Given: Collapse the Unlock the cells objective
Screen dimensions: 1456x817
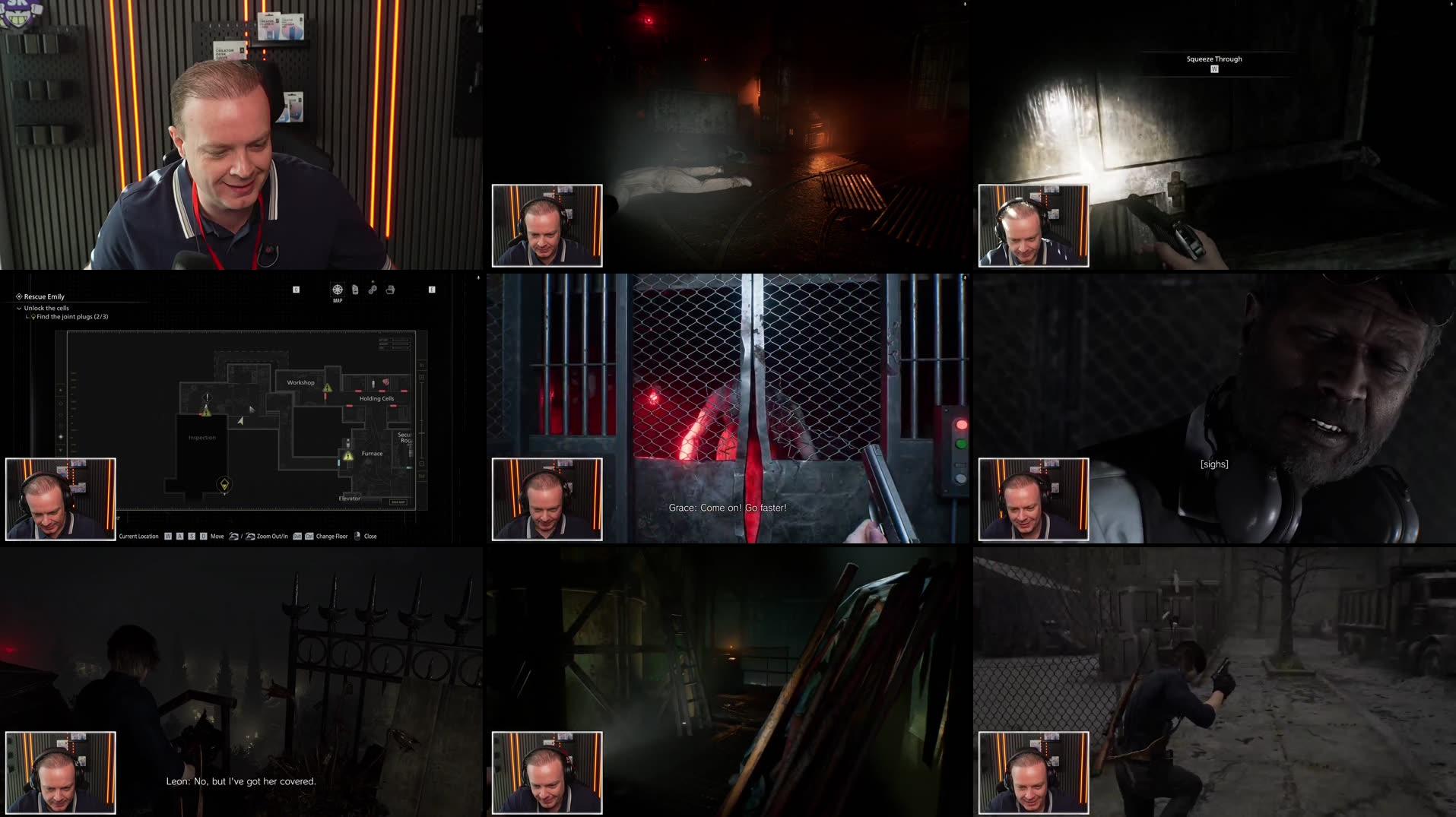Looking at the screenshot, I should pos(18,308).
